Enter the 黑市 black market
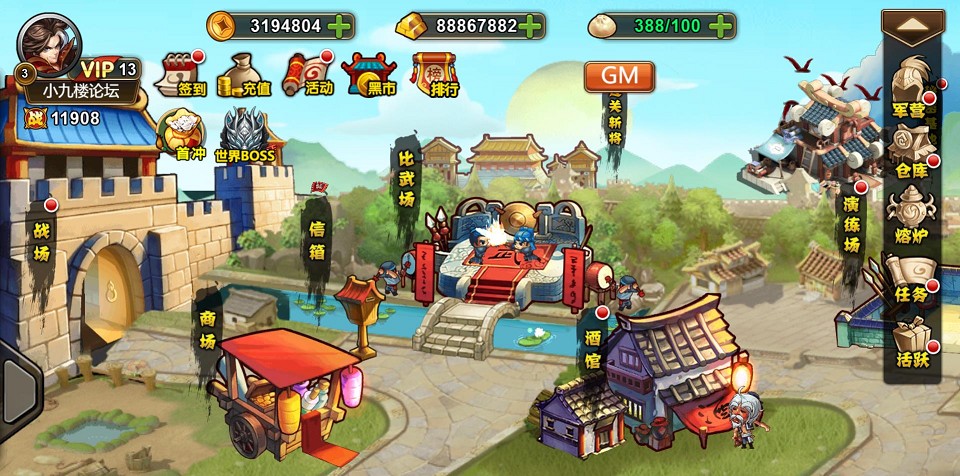 click(x=369, y=74)
